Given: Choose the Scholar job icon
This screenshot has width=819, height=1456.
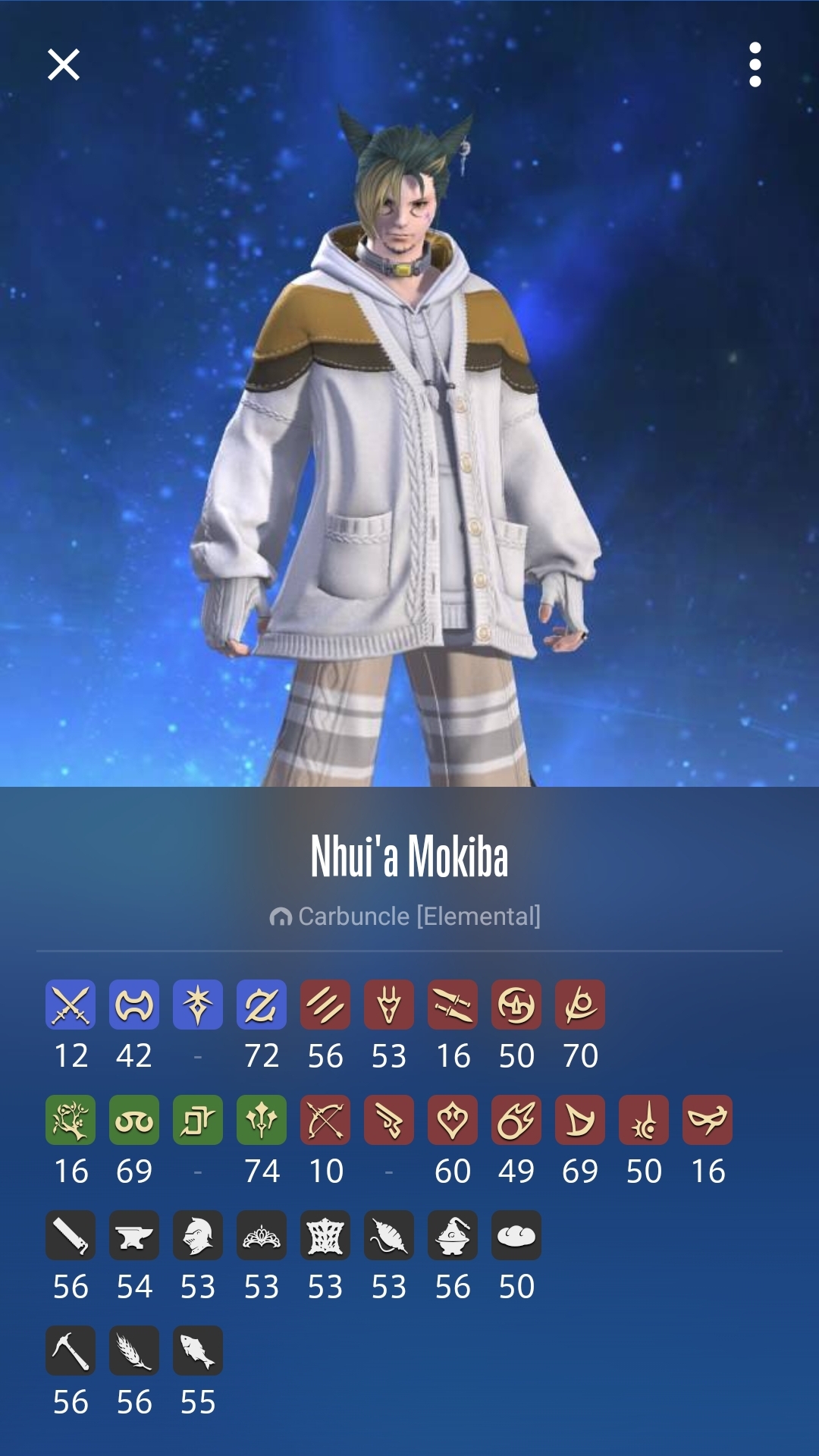Looking at the screenshot, I should tap(134, 1120).
